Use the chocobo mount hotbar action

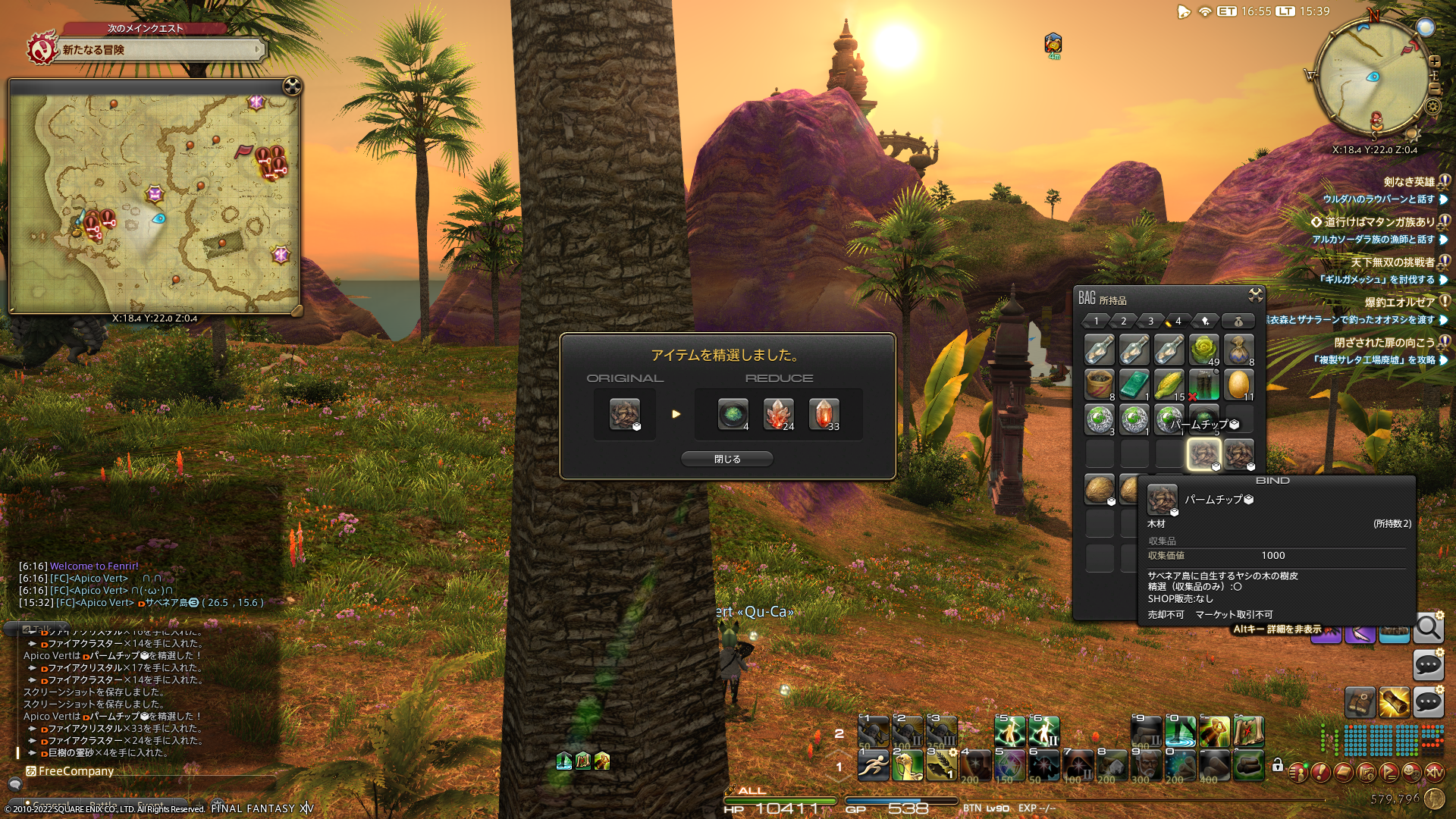pos(907,765)
